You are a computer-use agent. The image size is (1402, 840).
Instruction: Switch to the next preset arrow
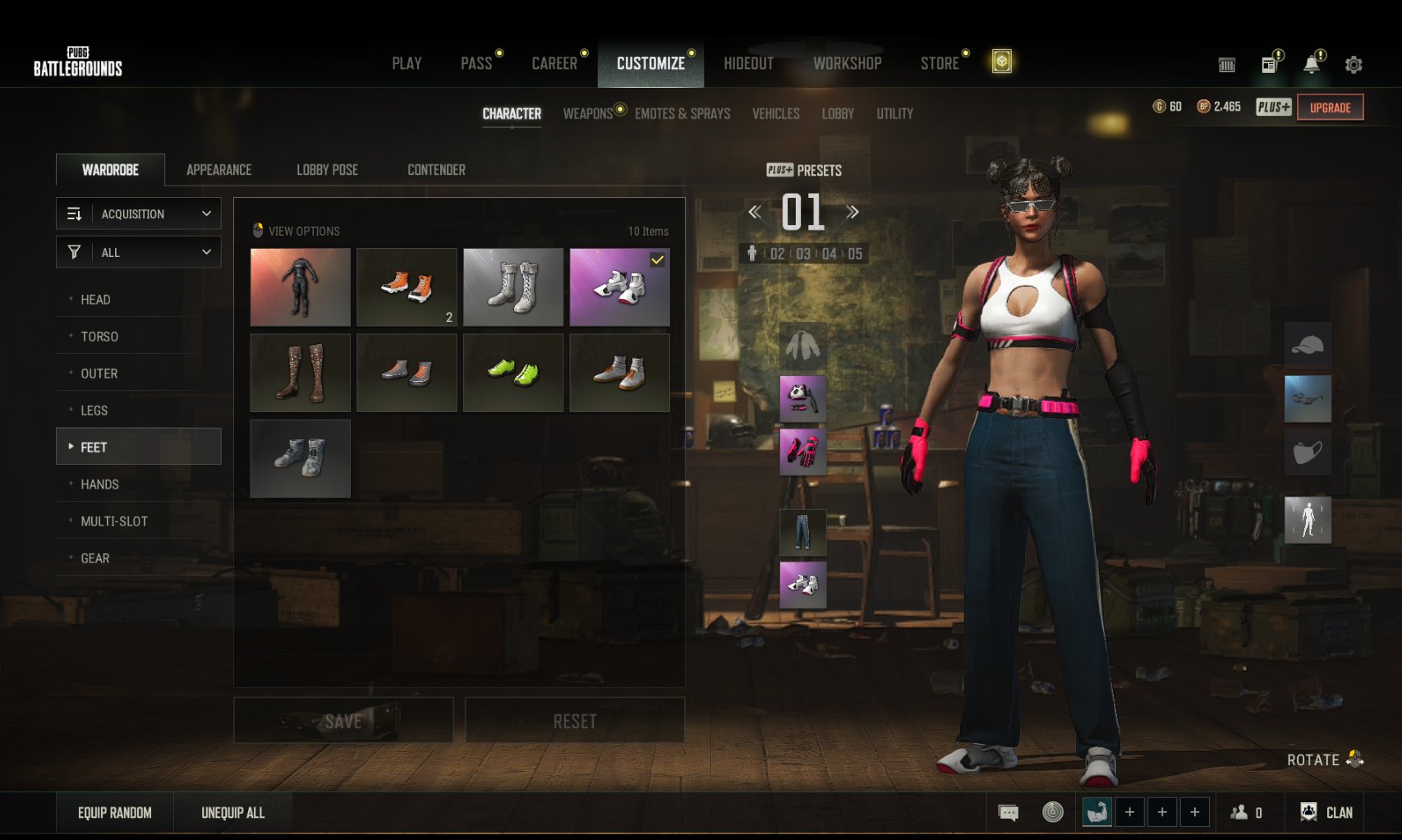(x=853, y=212)
